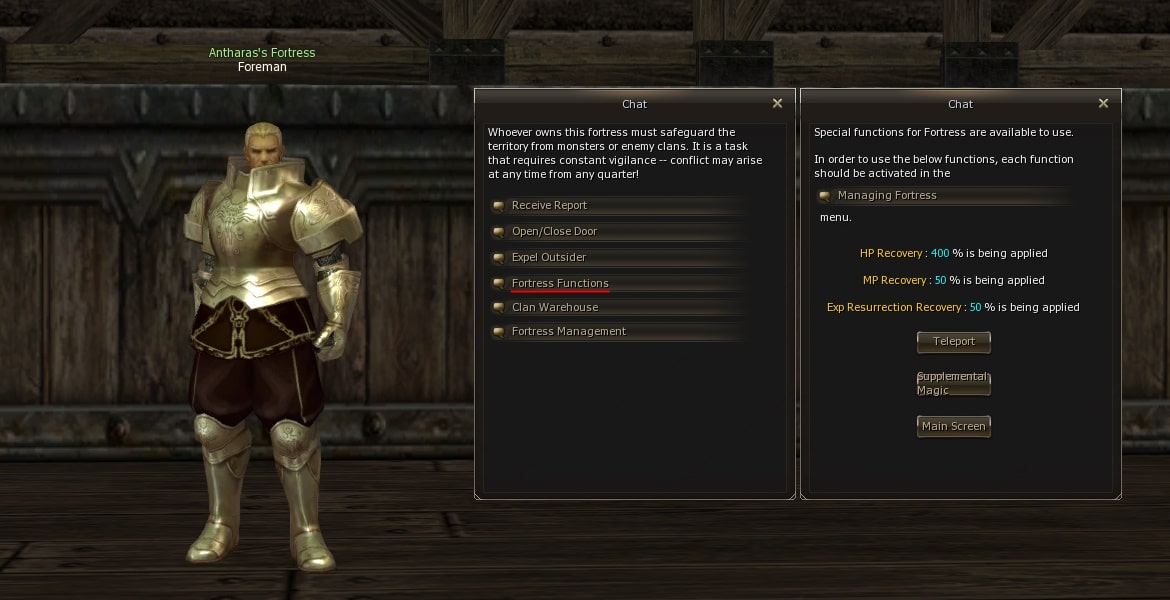
Task: Return to the Main Screen
Action: coord(954,427)
